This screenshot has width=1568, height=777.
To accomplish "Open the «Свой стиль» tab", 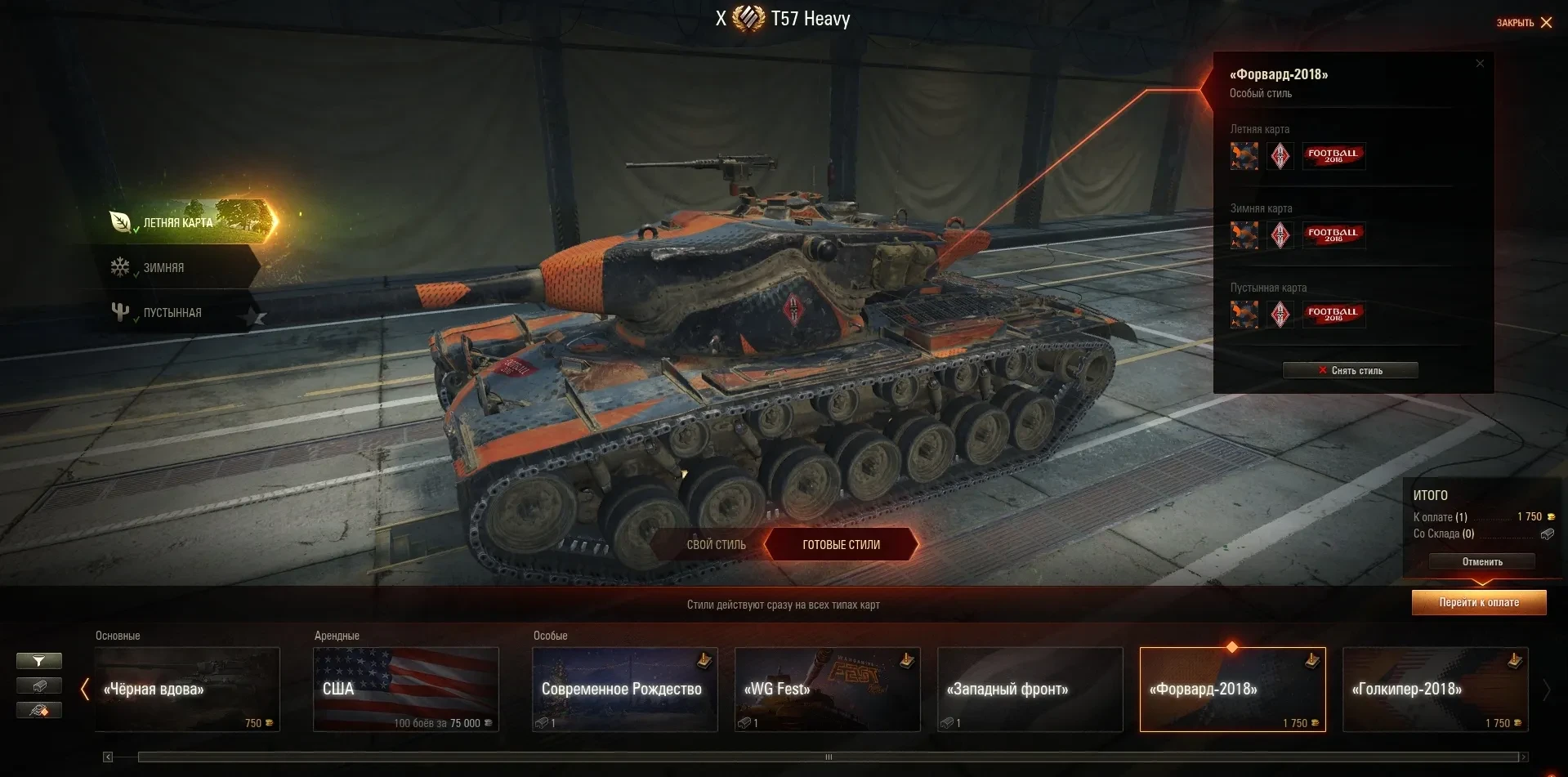I will (716, 545).
